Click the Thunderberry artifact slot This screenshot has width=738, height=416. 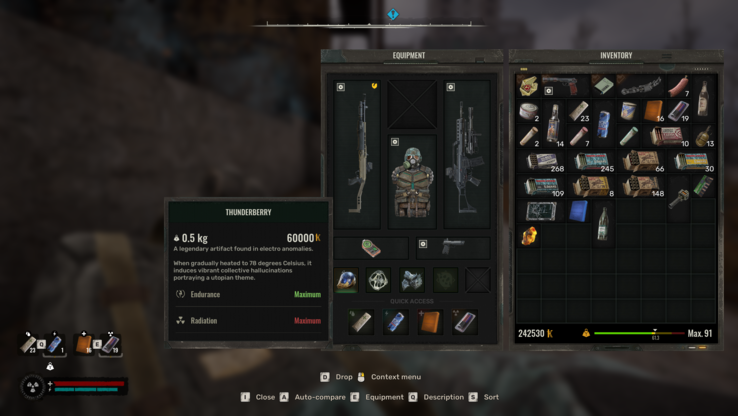coord(346,280)
